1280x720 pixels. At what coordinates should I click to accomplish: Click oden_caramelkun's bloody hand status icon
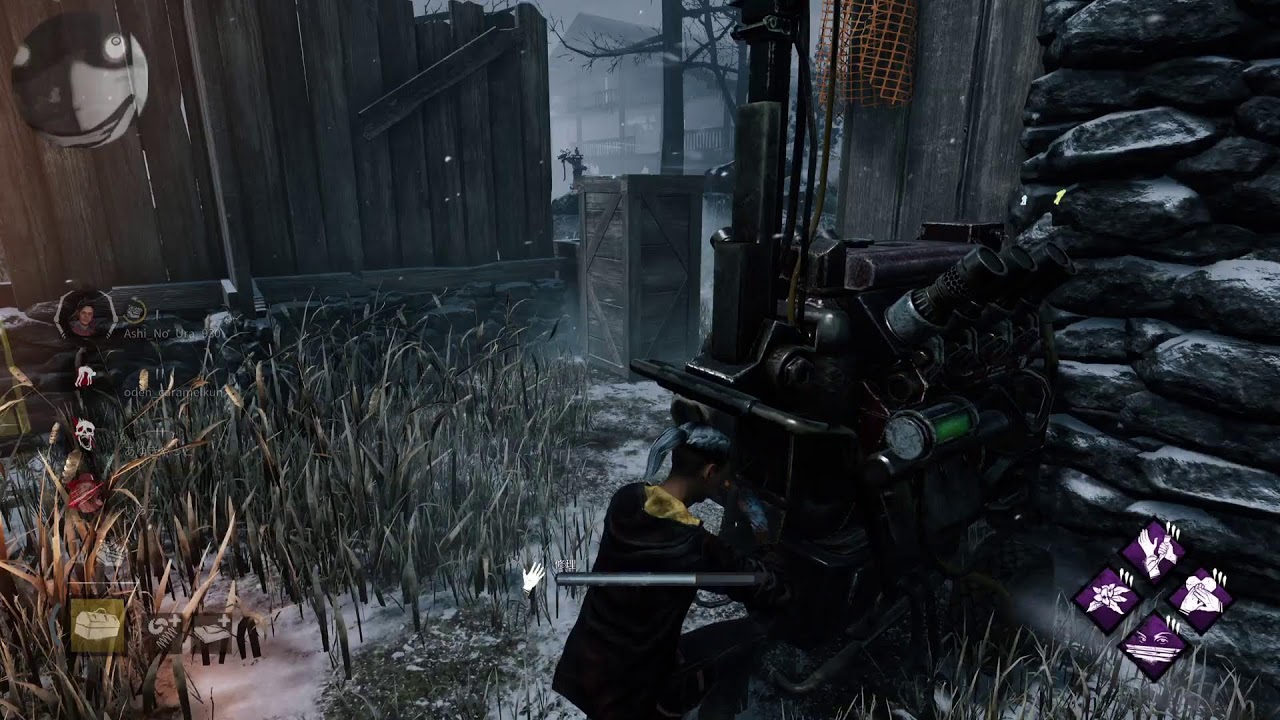(86, 378)
